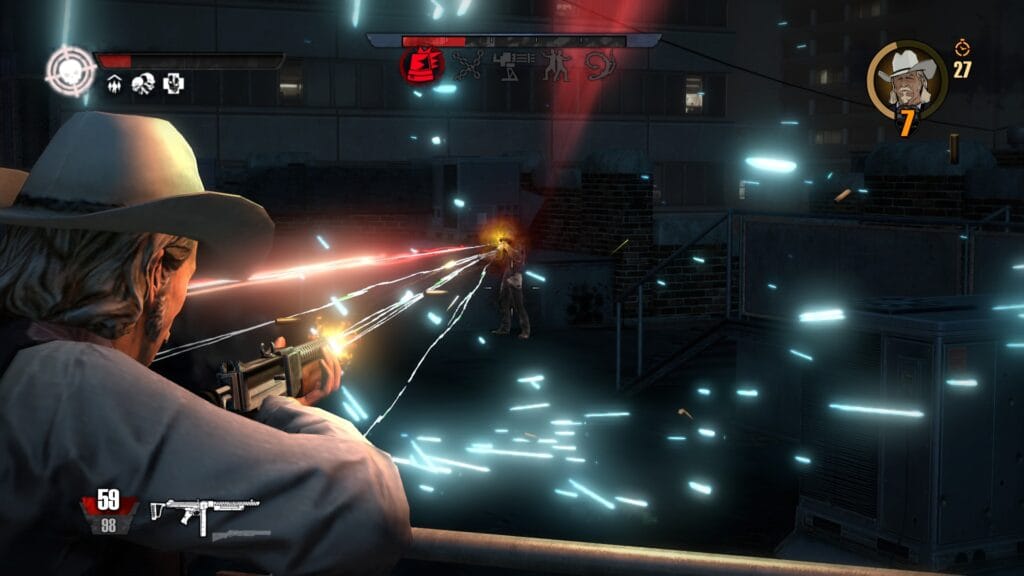Select the spiral swirl ability icon
1024x576 pixels.
(x=600, y=65)
